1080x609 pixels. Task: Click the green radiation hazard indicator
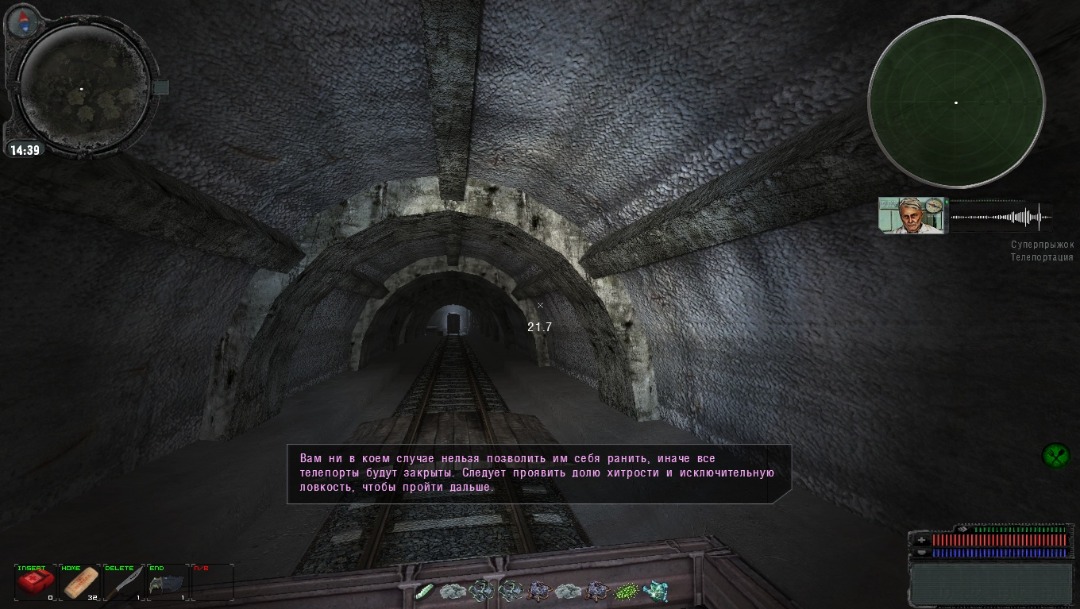[1055, 456]
